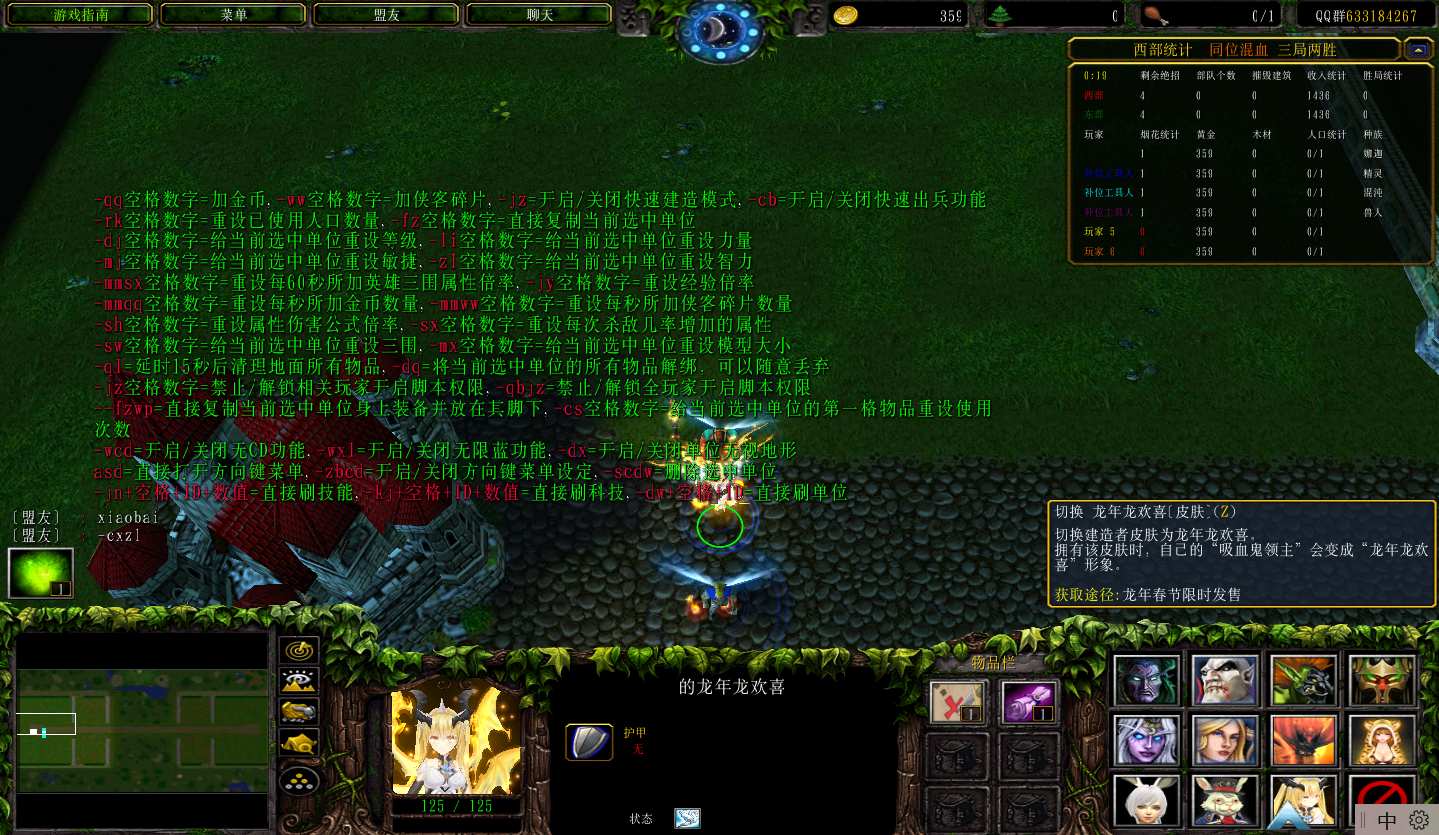Toggle minimap creep camp display button
Viewport: 1439px width, 835px height.
click(299, 743)
